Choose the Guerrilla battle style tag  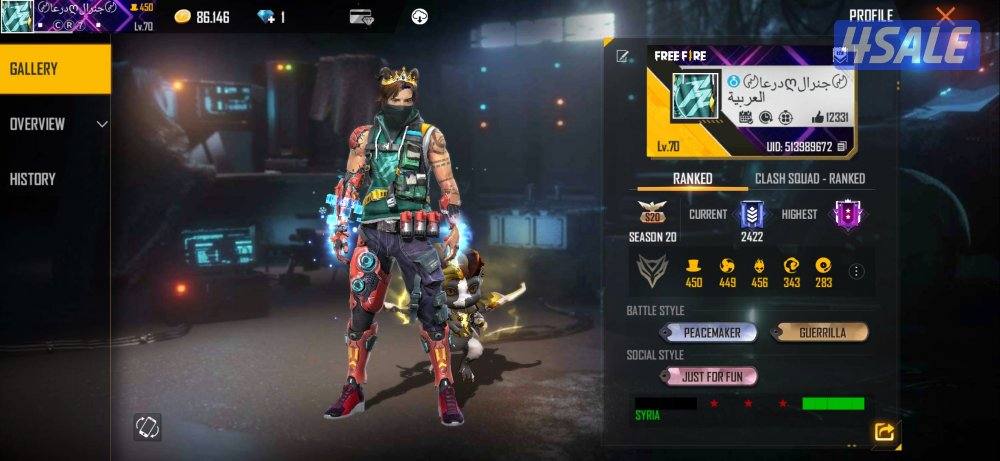(819, 332)
